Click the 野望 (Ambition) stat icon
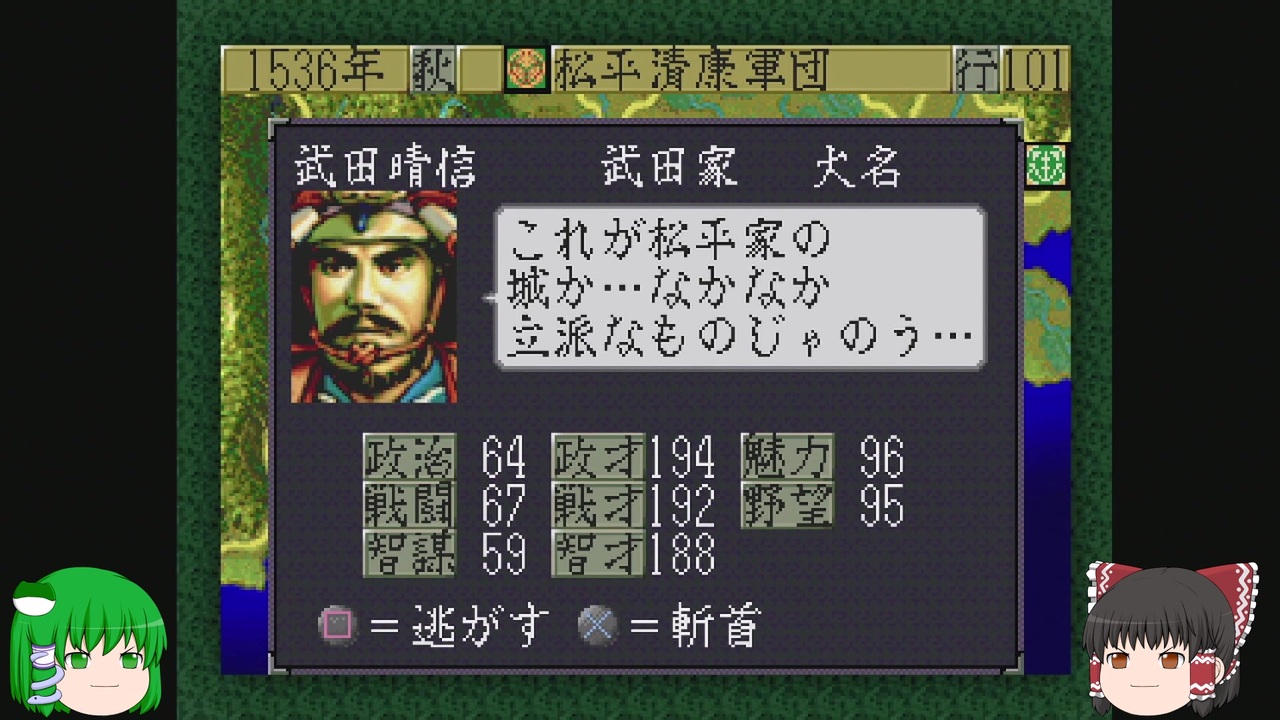 pyautogui.click(x=786, y=507)
